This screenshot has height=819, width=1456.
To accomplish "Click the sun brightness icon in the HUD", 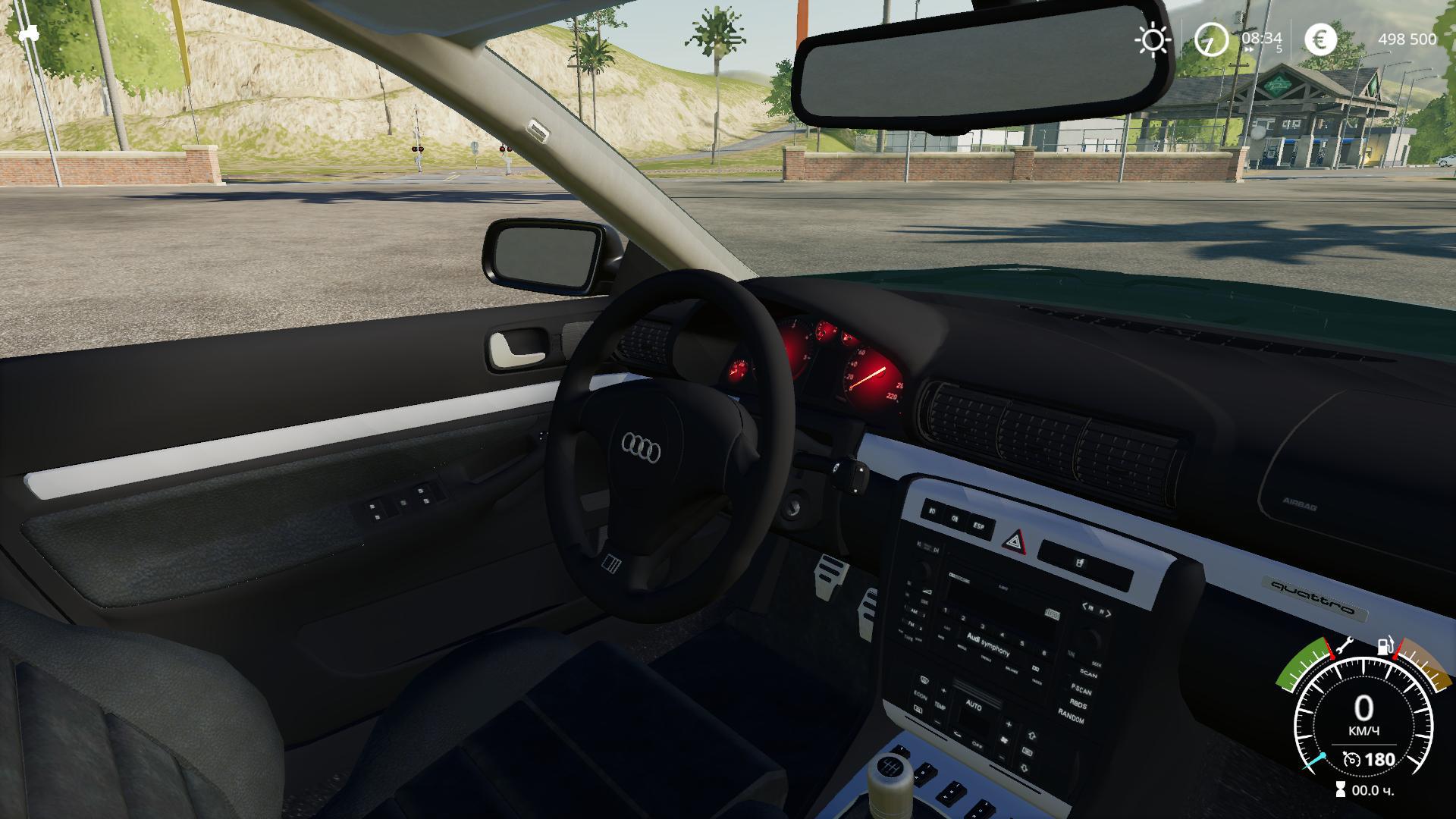I will click(x=1153, y=39).
